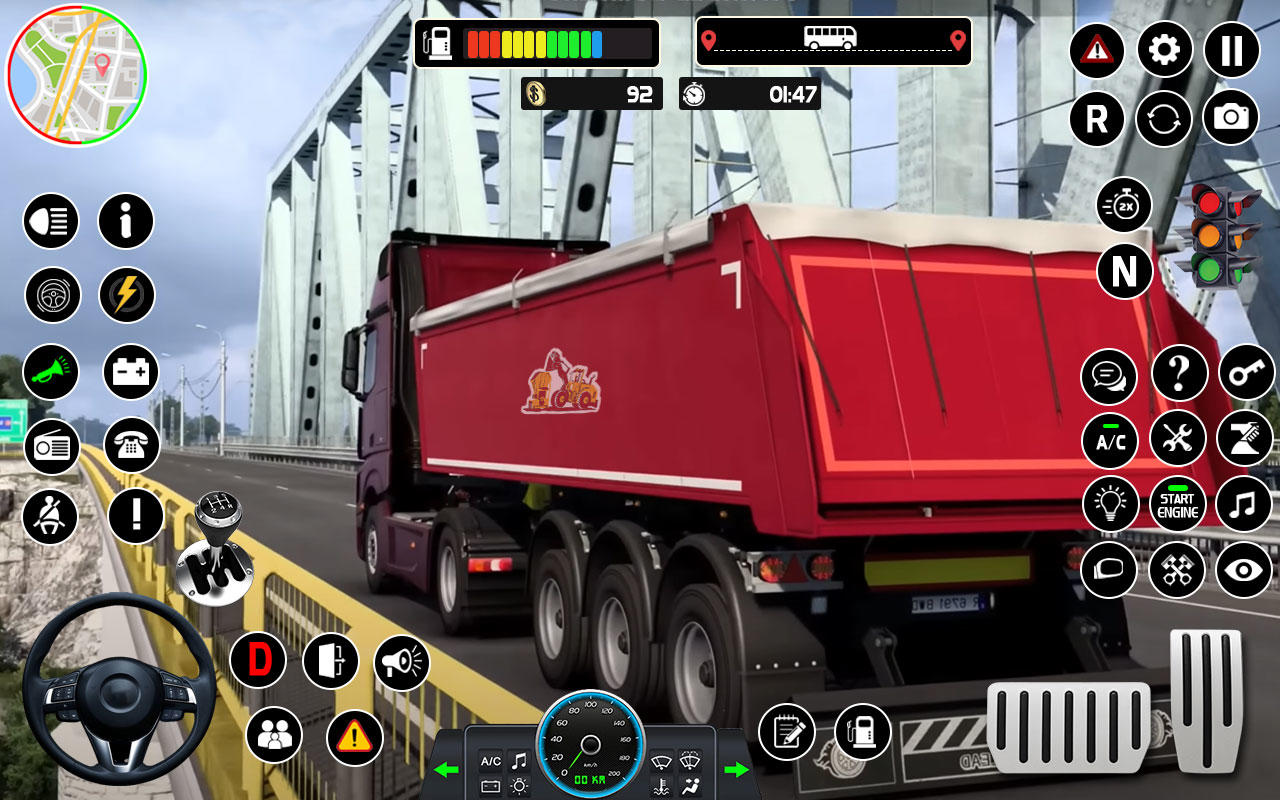The height and width of the screenshot is (800, 1280).
Task: Click the right green arrow to expand dashboard
Action: tap(736, 770)
